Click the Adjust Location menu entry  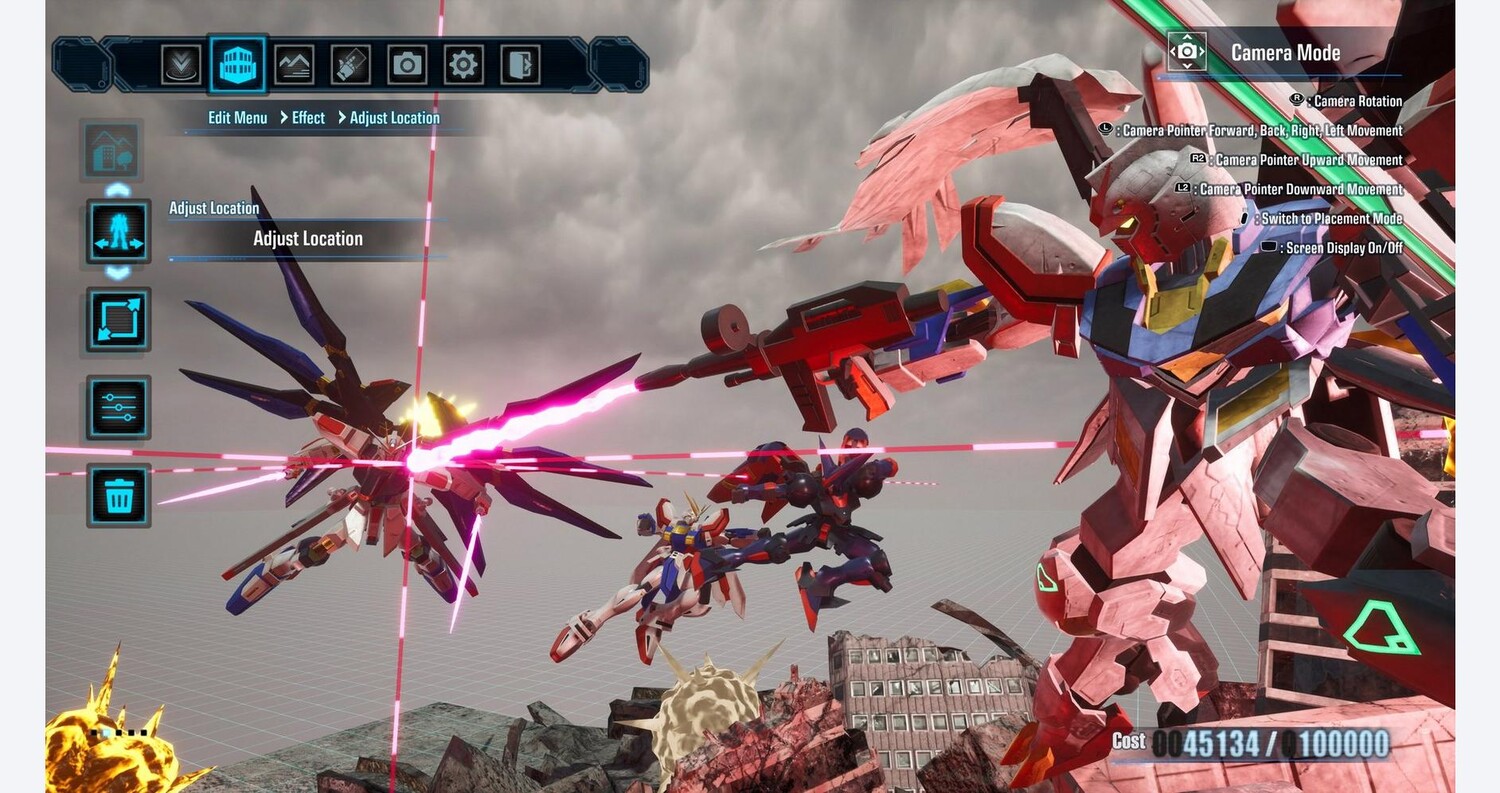(307, 239)
